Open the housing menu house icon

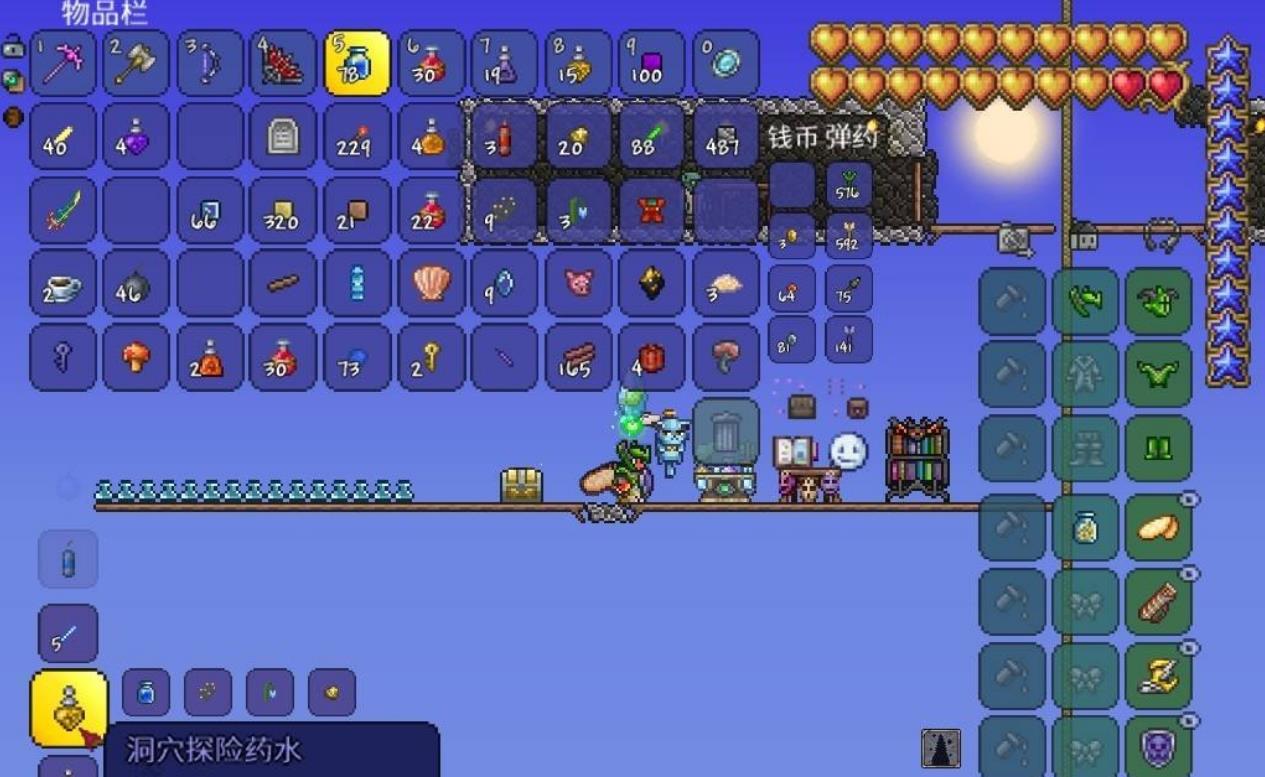pyautogui.click(x=1084, y=237)
